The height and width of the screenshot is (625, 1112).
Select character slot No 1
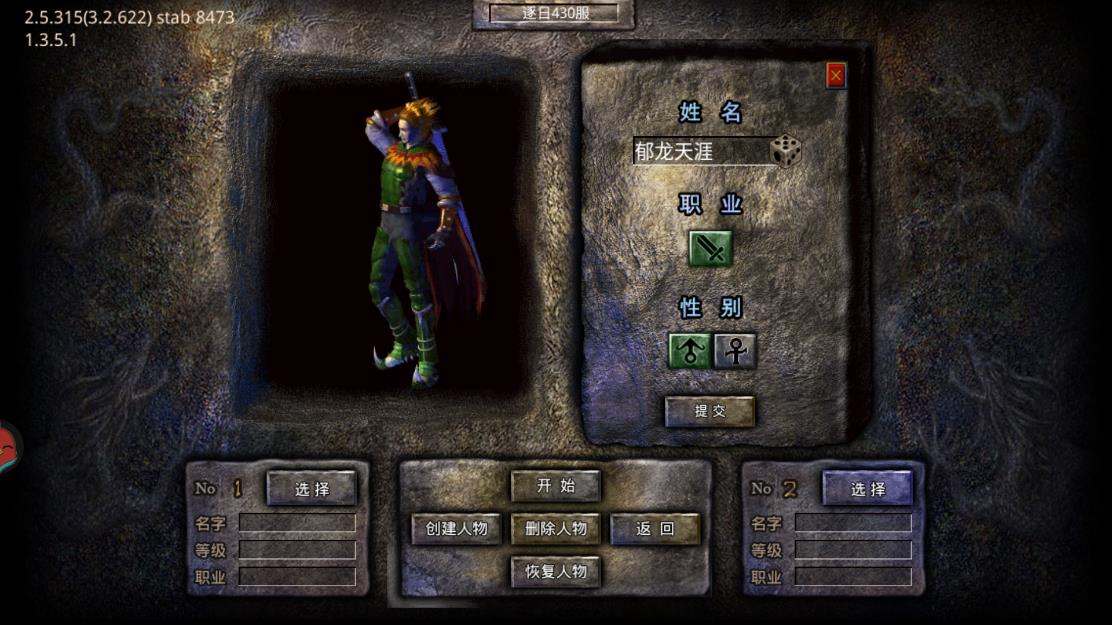pos(312,488)
